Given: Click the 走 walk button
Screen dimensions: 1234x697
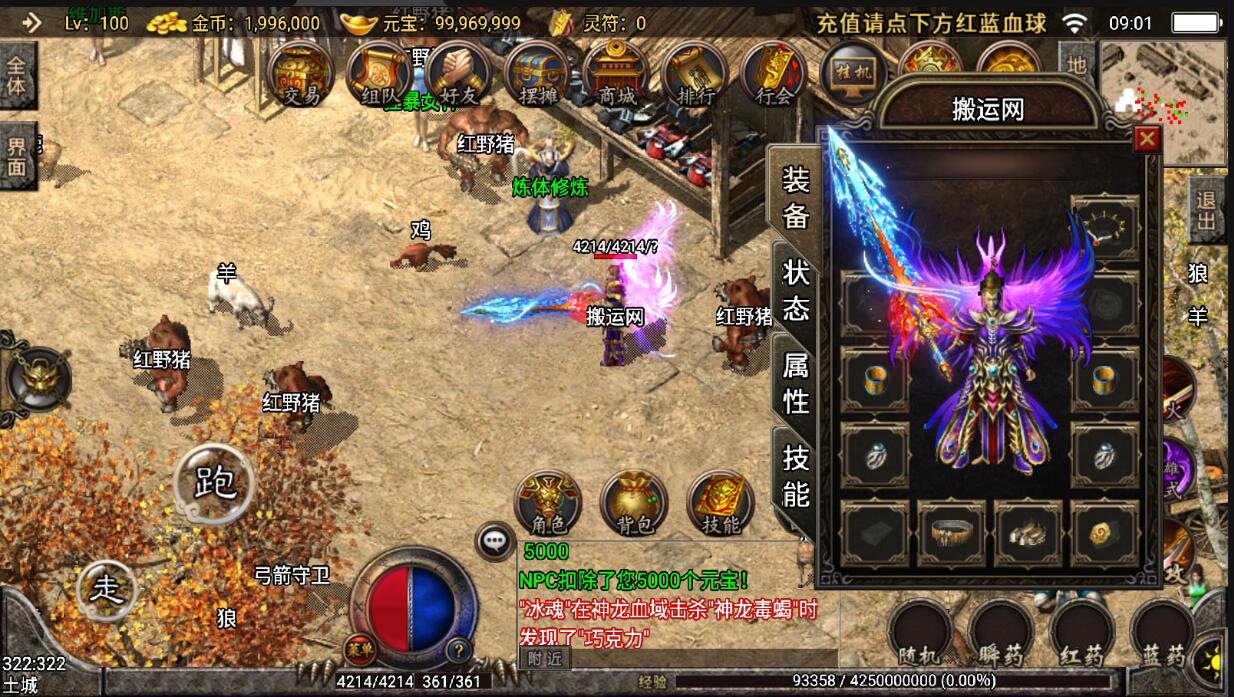Looking at the screenshot, I should [x=107, y=588].
